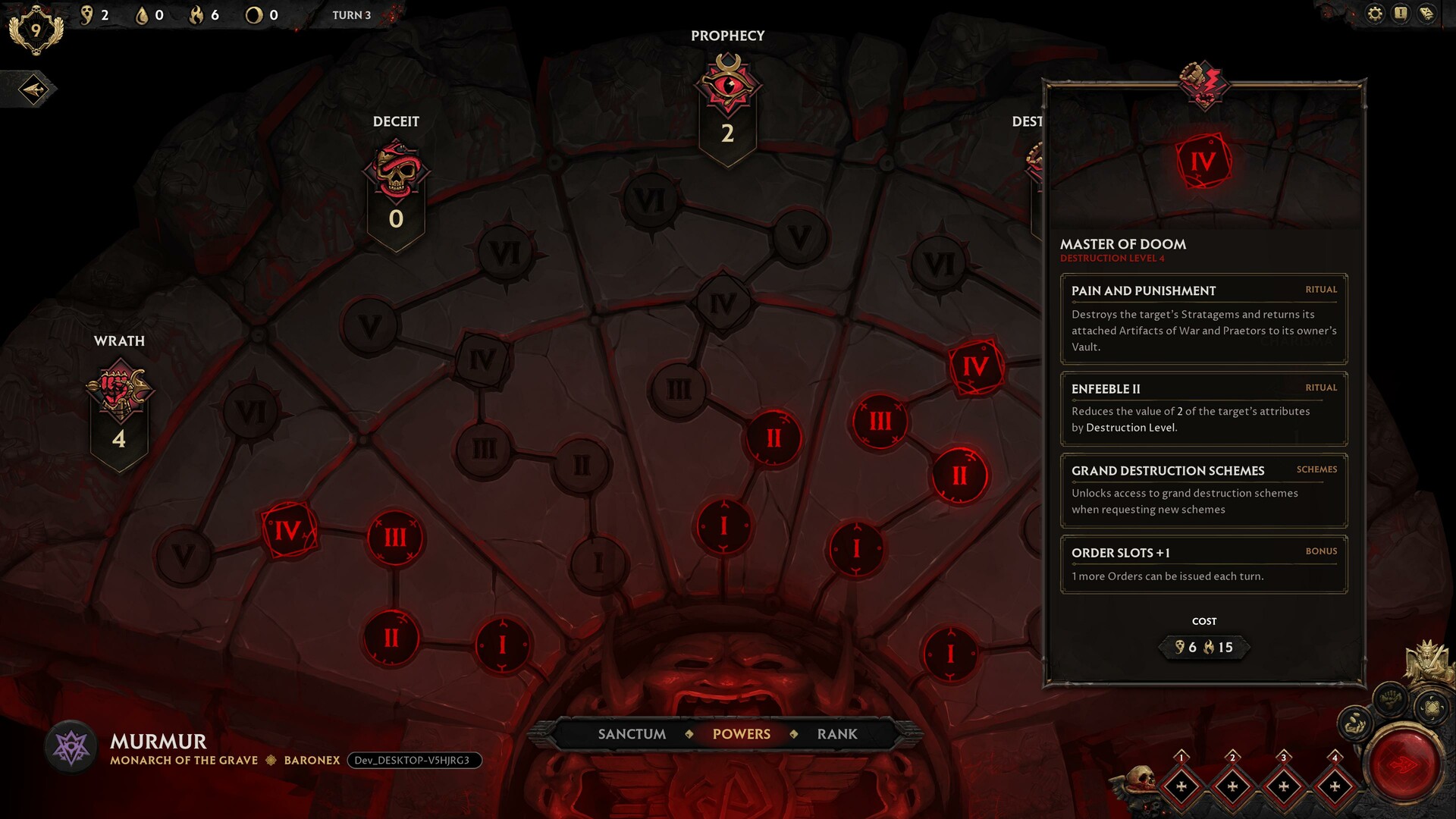Open settings with the gear icon
The image size is (1456, 819).
click(x=1375, y=14)
